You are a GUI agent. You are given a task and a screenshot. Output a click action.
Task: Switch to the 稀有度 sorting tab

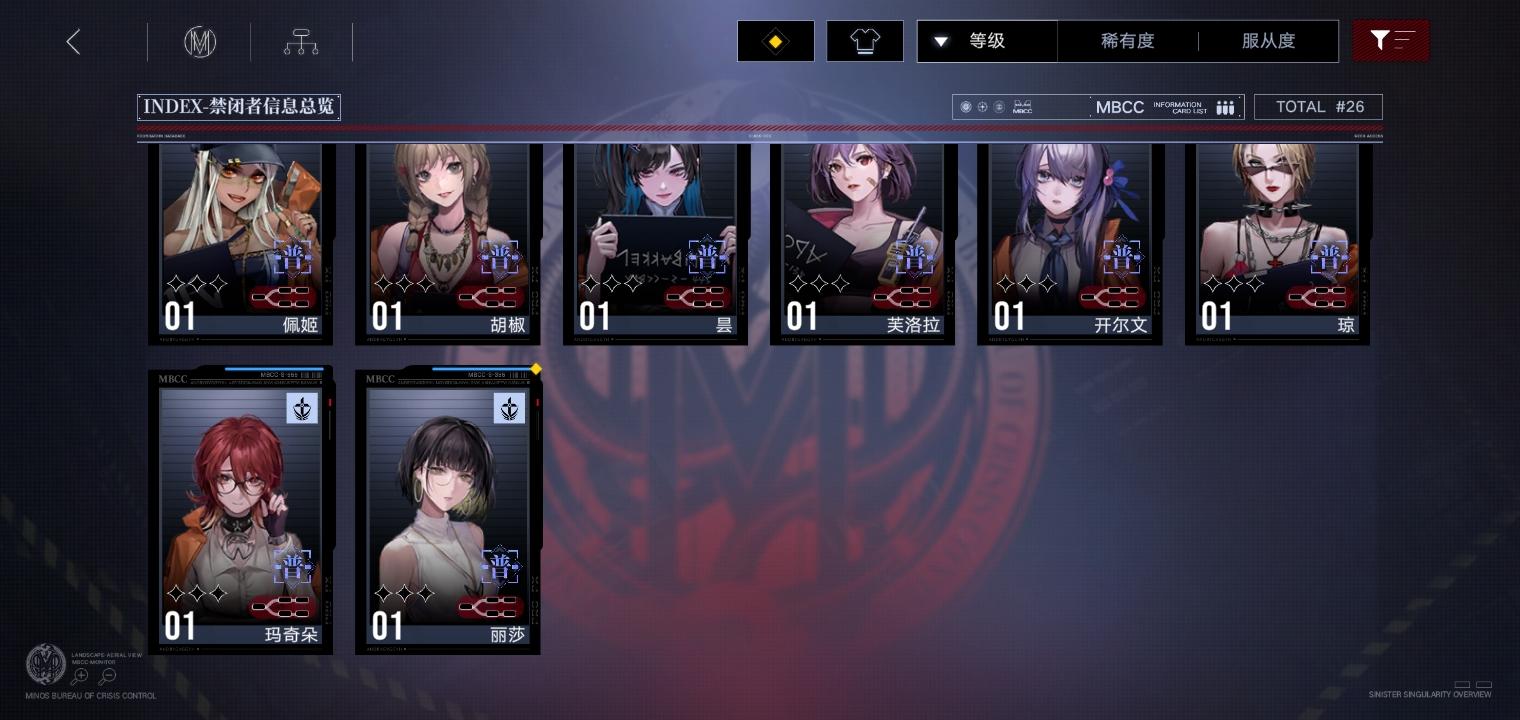point(1128,41)
